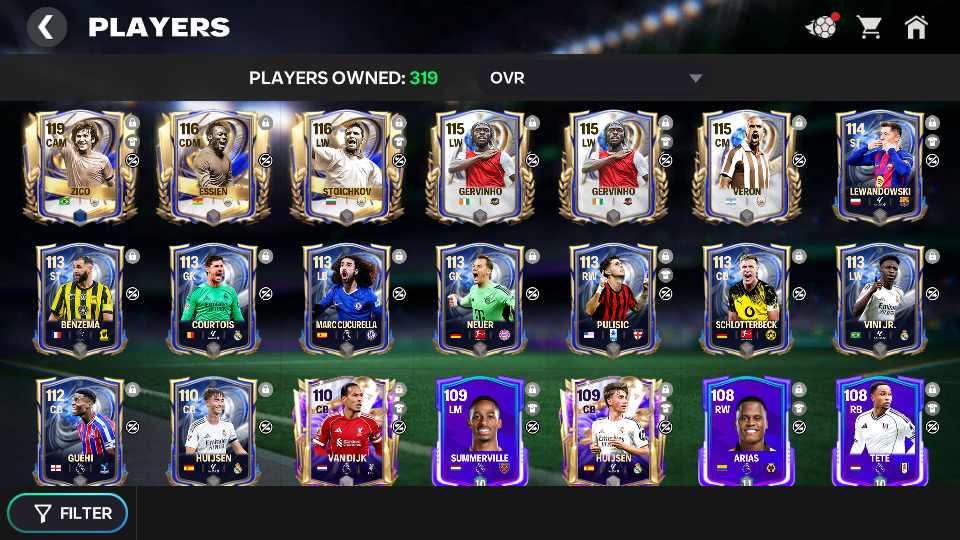Screen dimensions: 960x540
Task: Choose the Marc Cucurella card
Action: (x=346, y=298)
